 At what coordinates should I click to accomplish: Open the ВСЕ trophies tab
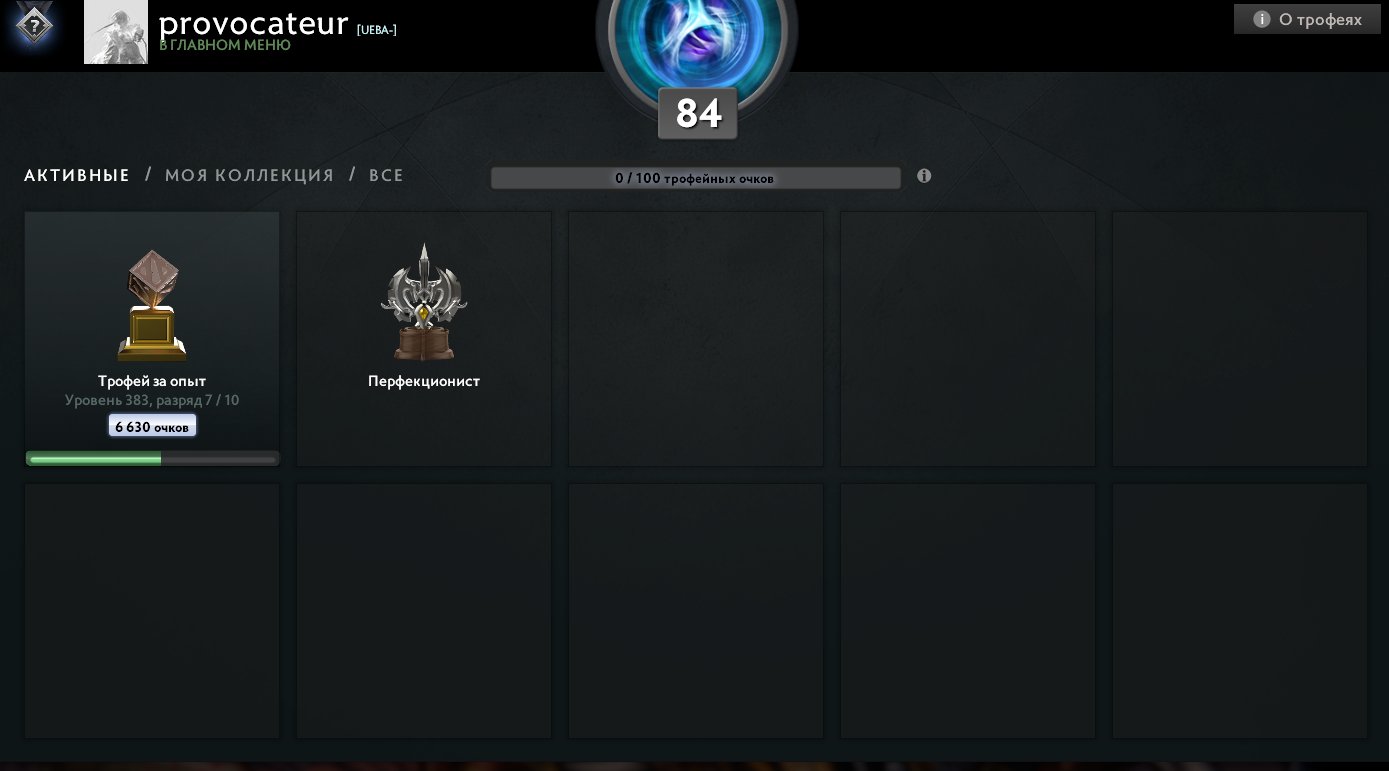[386, 175]
